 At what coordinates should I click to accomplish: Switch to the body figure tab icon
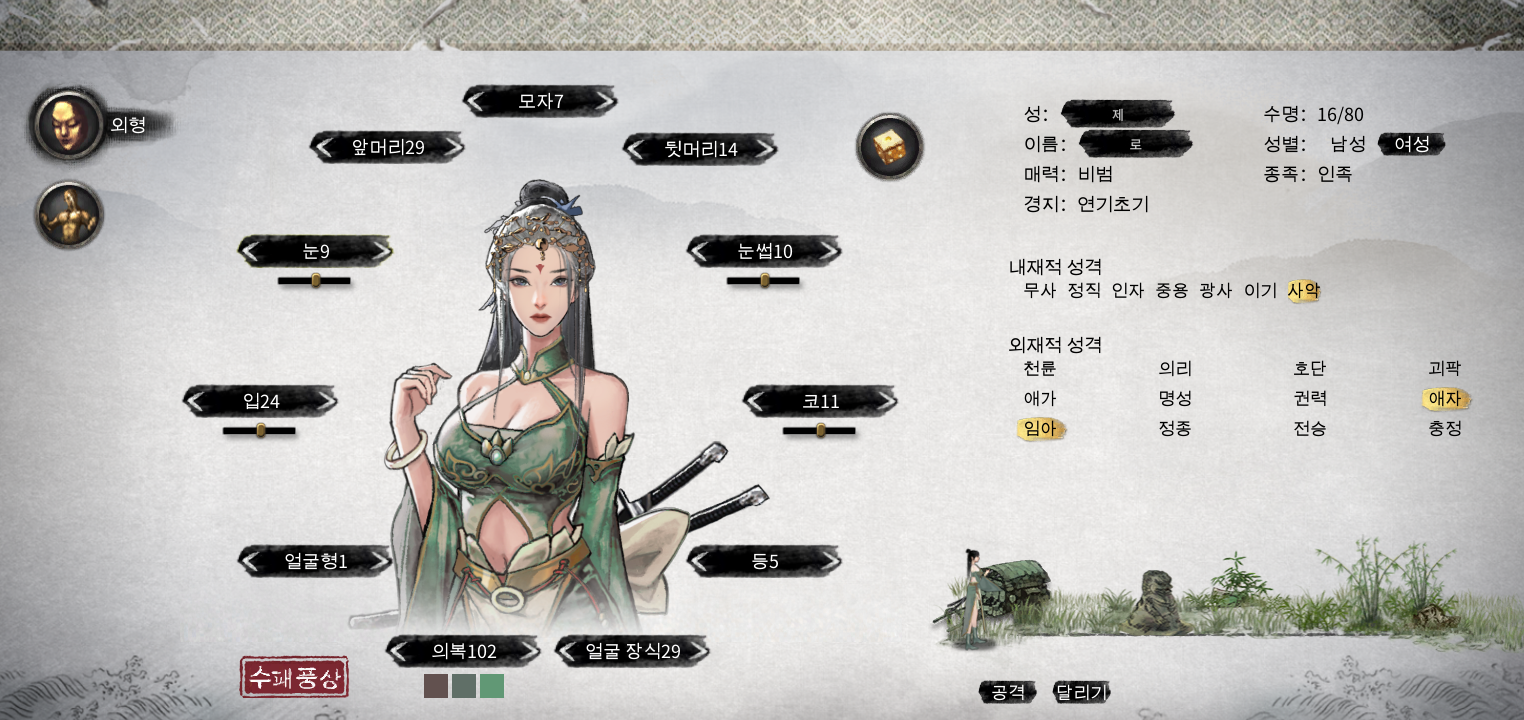(x=69, y=214)
